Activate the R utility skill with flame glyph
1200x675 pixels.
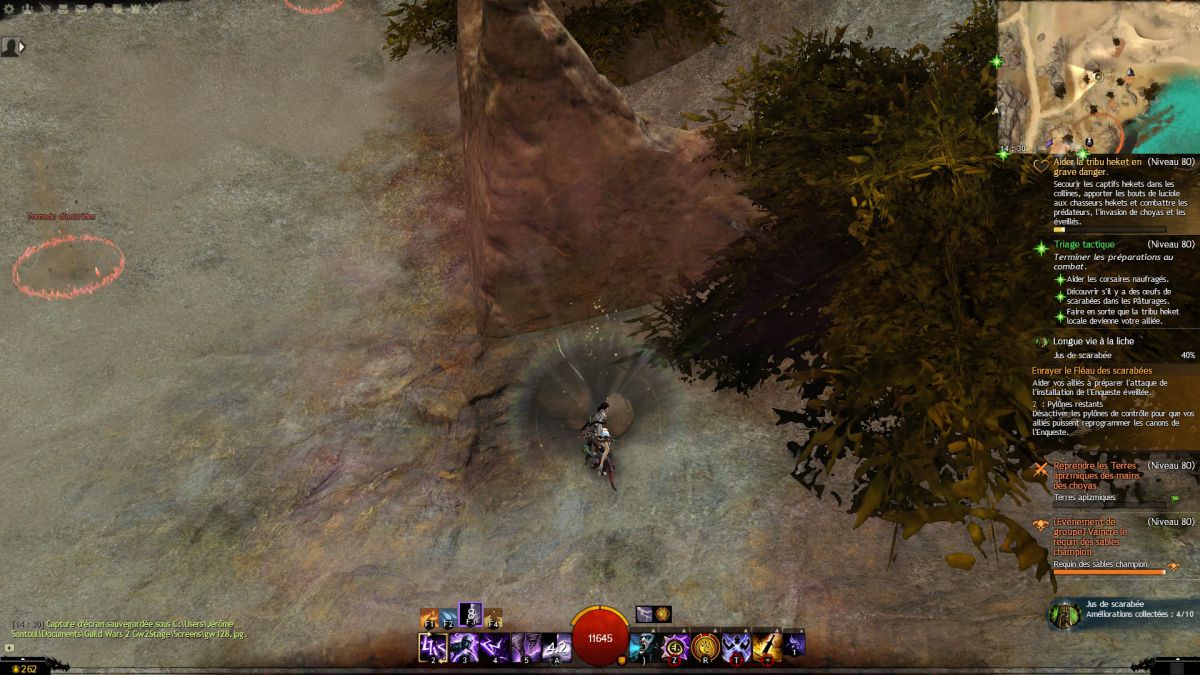(x=706, y=647)
